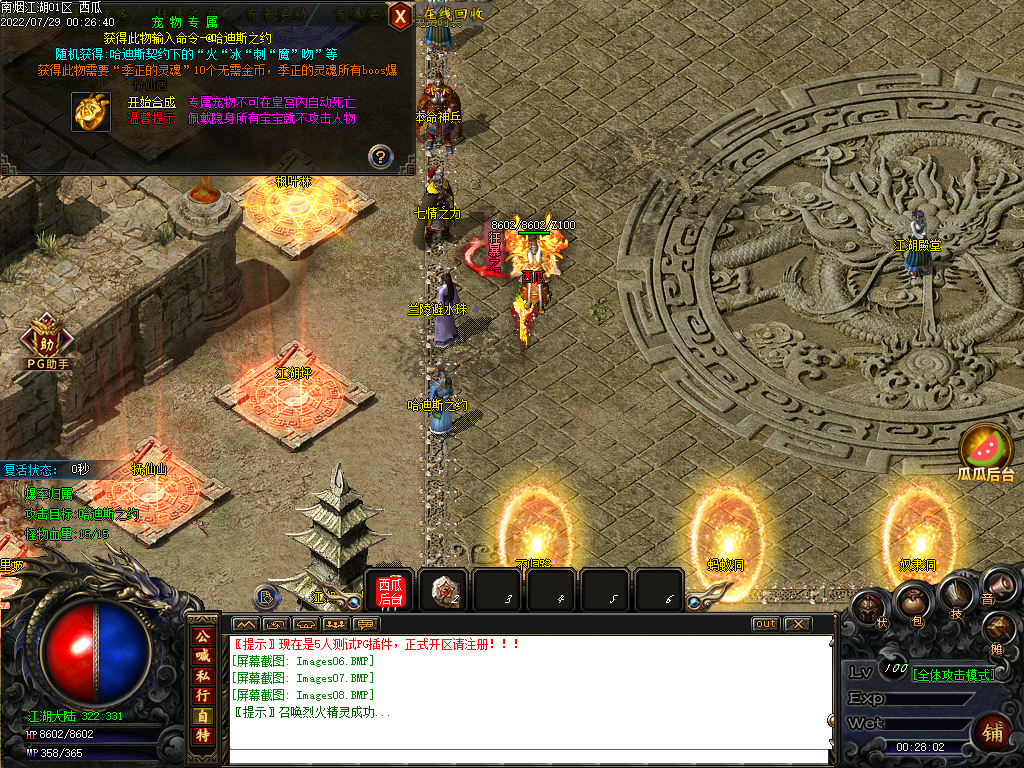1024x768 pixels.
Task: Open the stall hammer icon (摊)
Action: (x=998, y=628)
